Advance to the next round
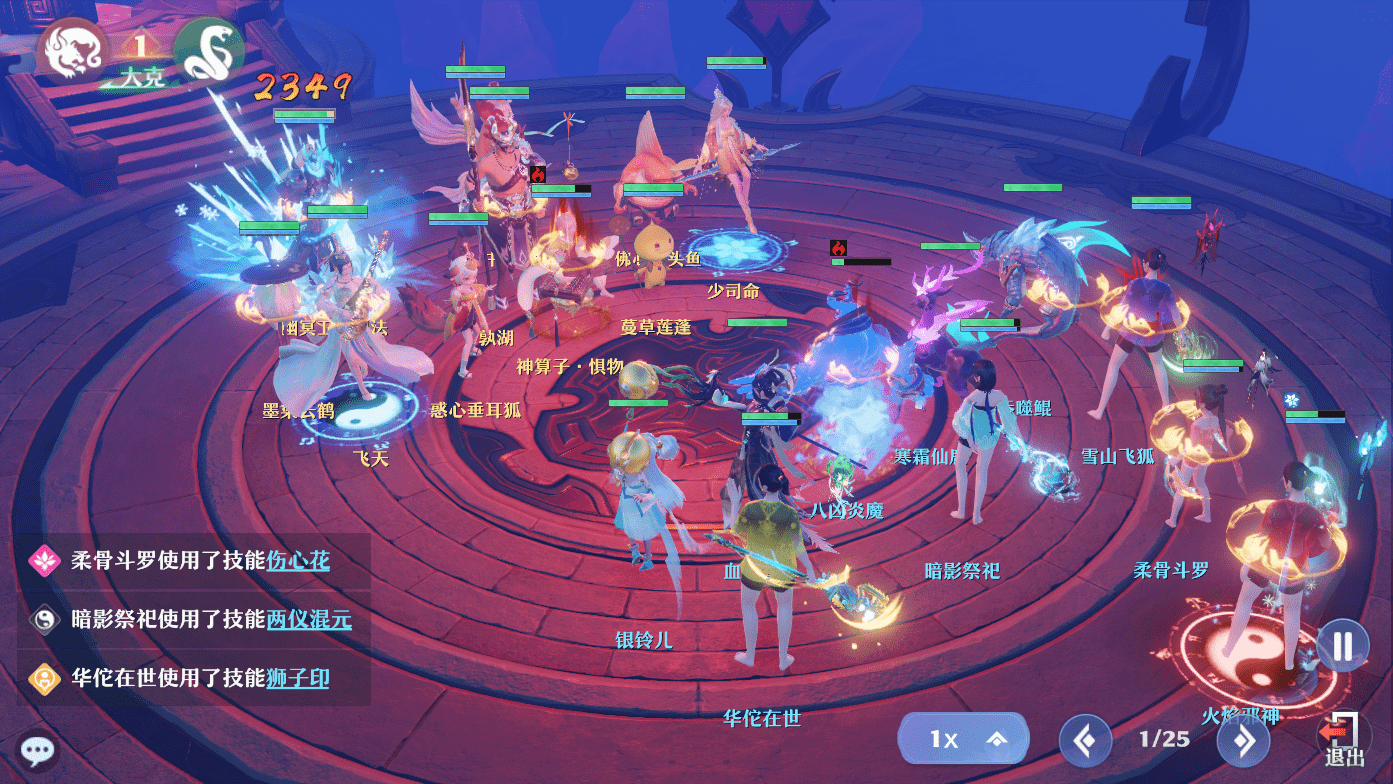The width and height of the screenshot is (1393, 784). coord(1243,741)
